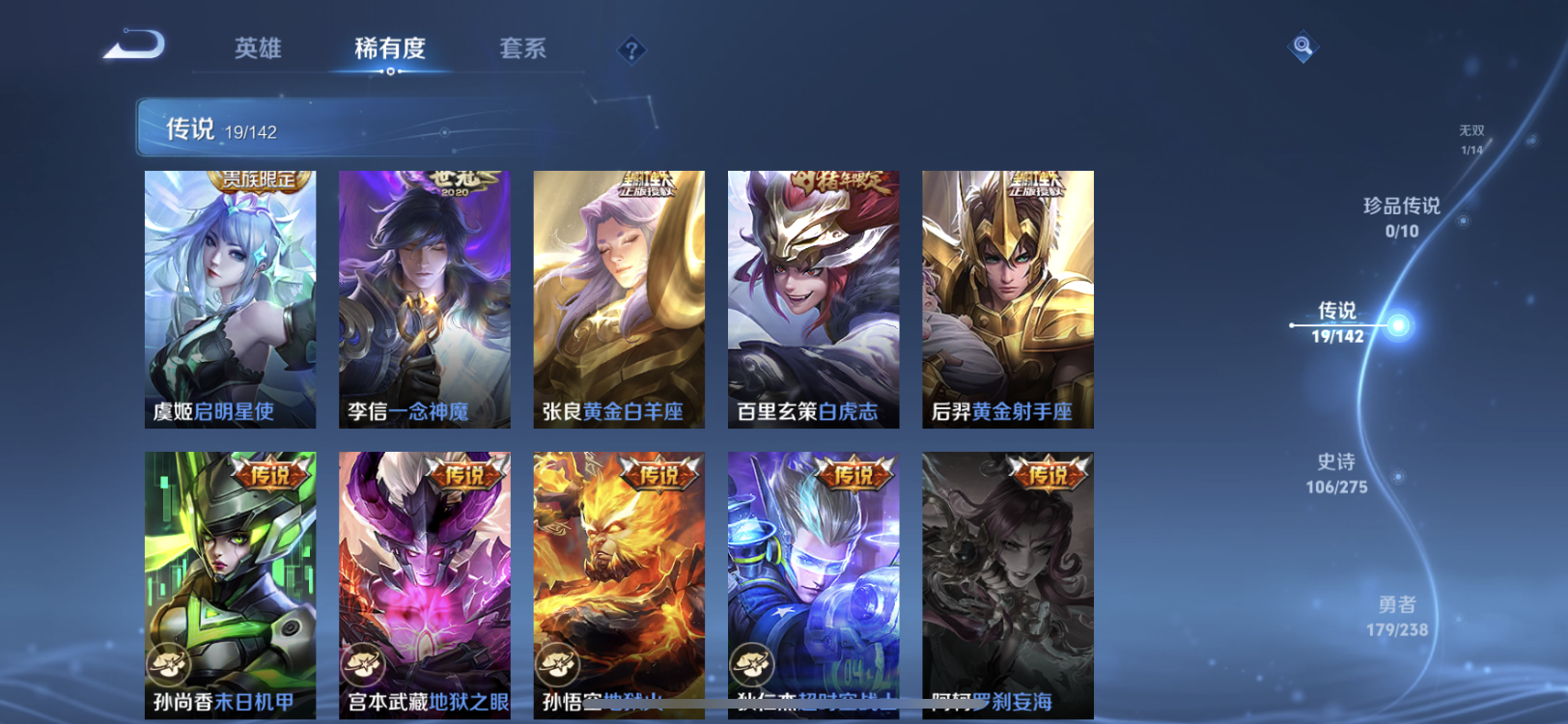Viewport: 1568px width, 724px height.
Task: Open the help question mark icon
Action: point(631,49)
